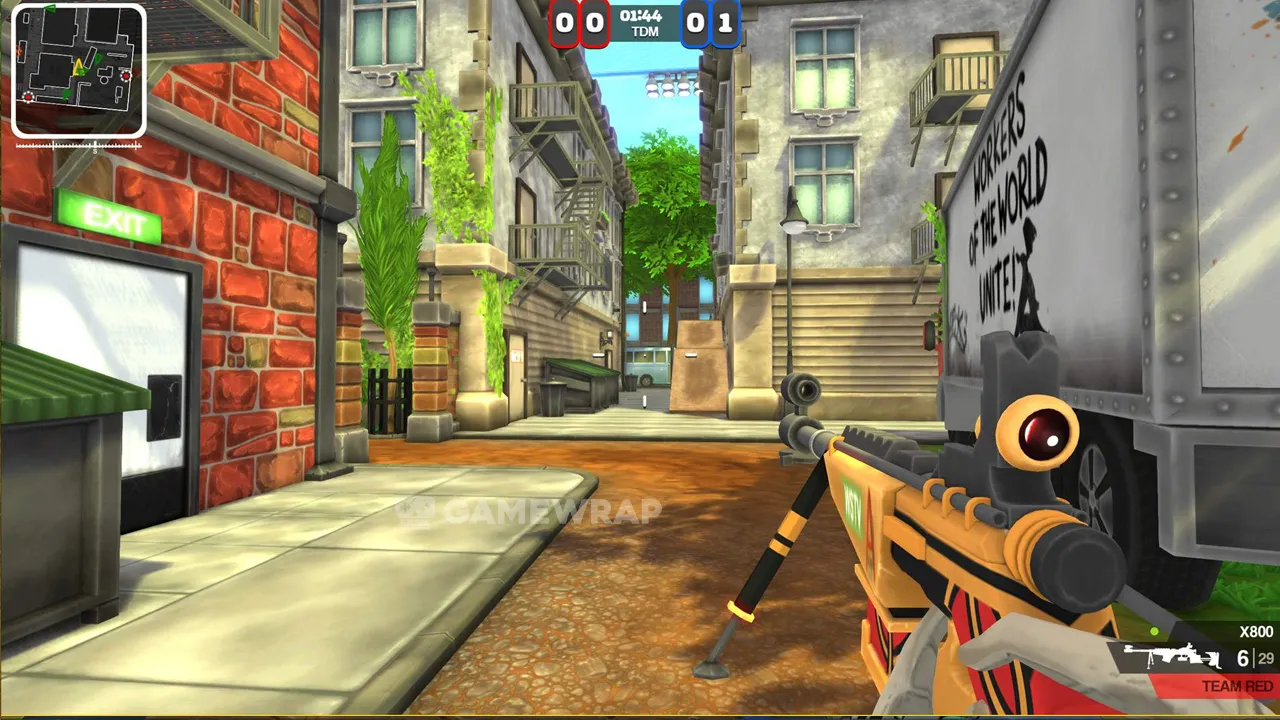The height and width of the screenshot is (720, 1280).
Task: Click the minimap in the corner
Action: 79,70
